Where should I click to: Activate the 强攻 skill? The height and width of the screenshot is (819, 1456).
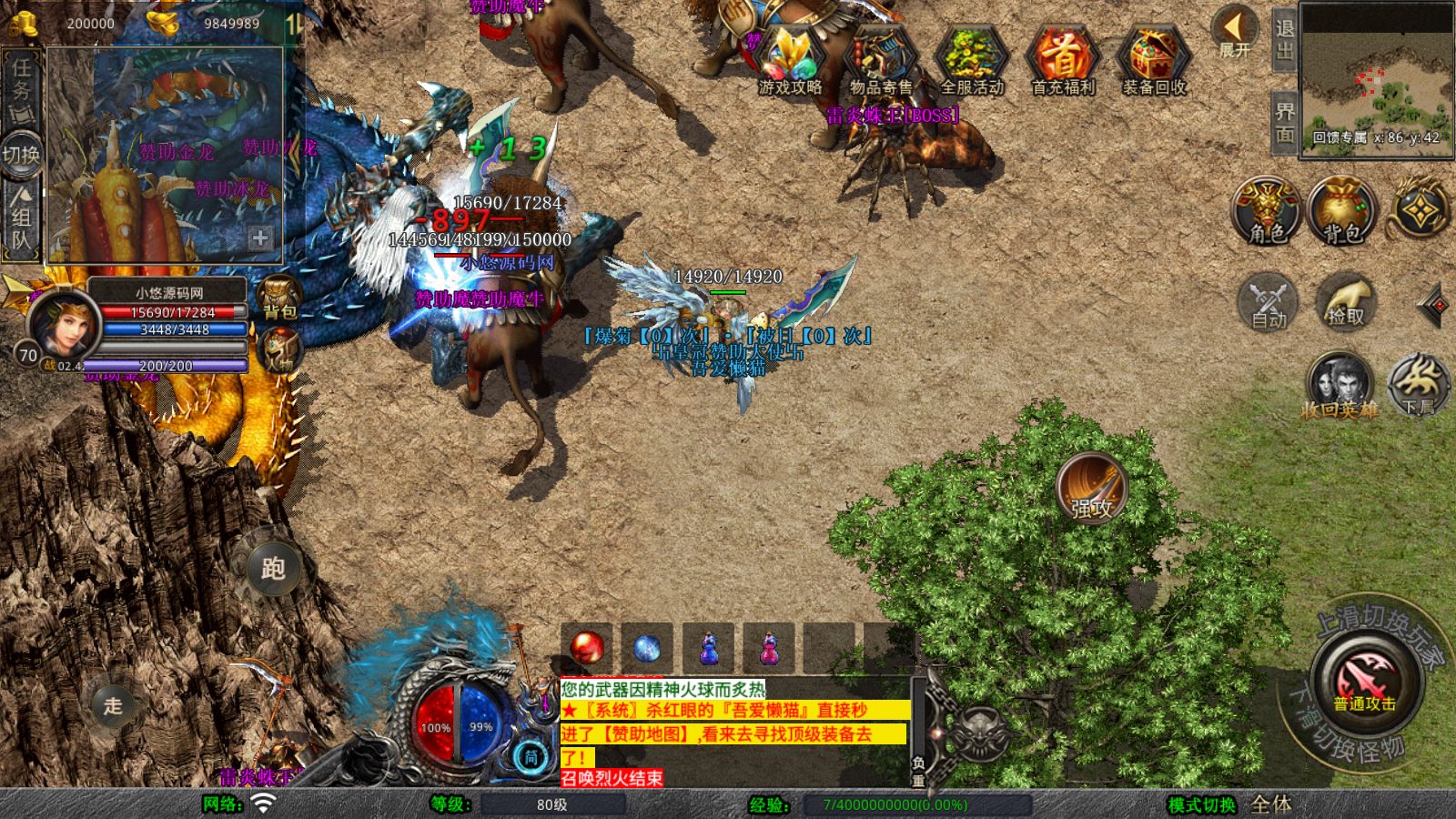(1091, 489)
